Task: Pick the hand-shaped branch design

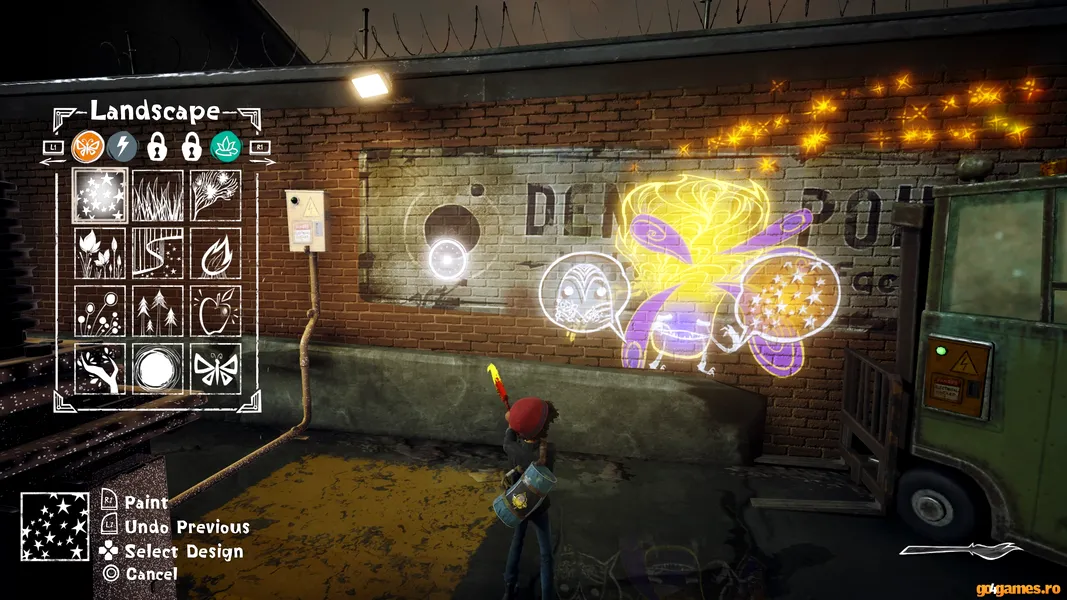Action: (100, 368)
